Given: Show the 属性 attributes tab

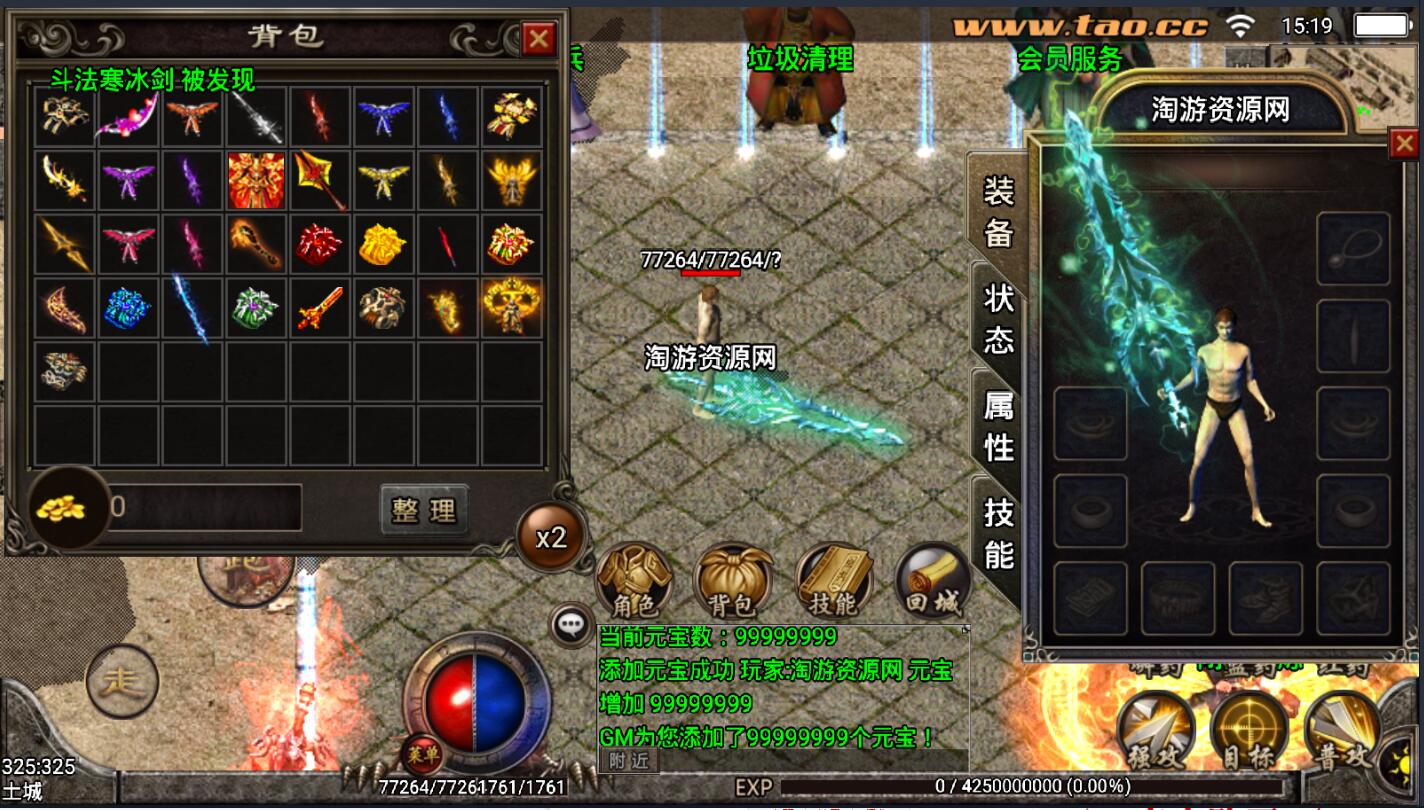Looking at the screenshot, I should coord(999,425).
